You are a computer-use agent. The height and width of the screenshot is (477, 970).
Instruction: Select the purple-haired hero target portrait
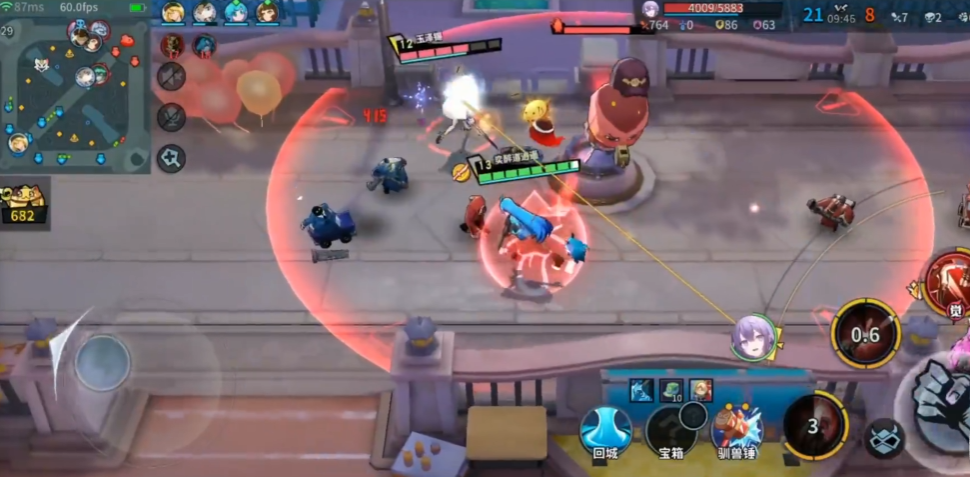[755, 337]
